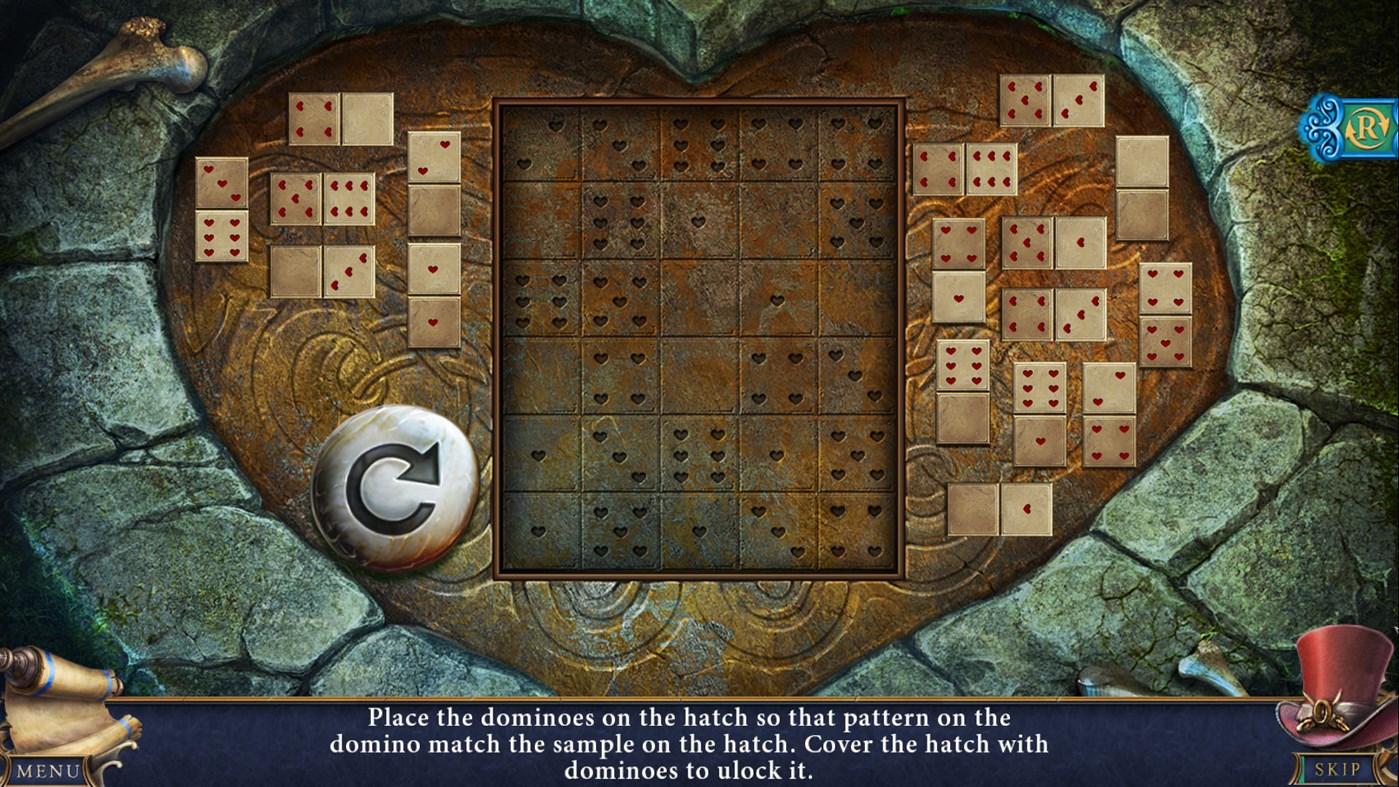Screen dimensions: 1399x787
Task: Select the blank-3 domino below the 5-6 domino
Action: 322,270
